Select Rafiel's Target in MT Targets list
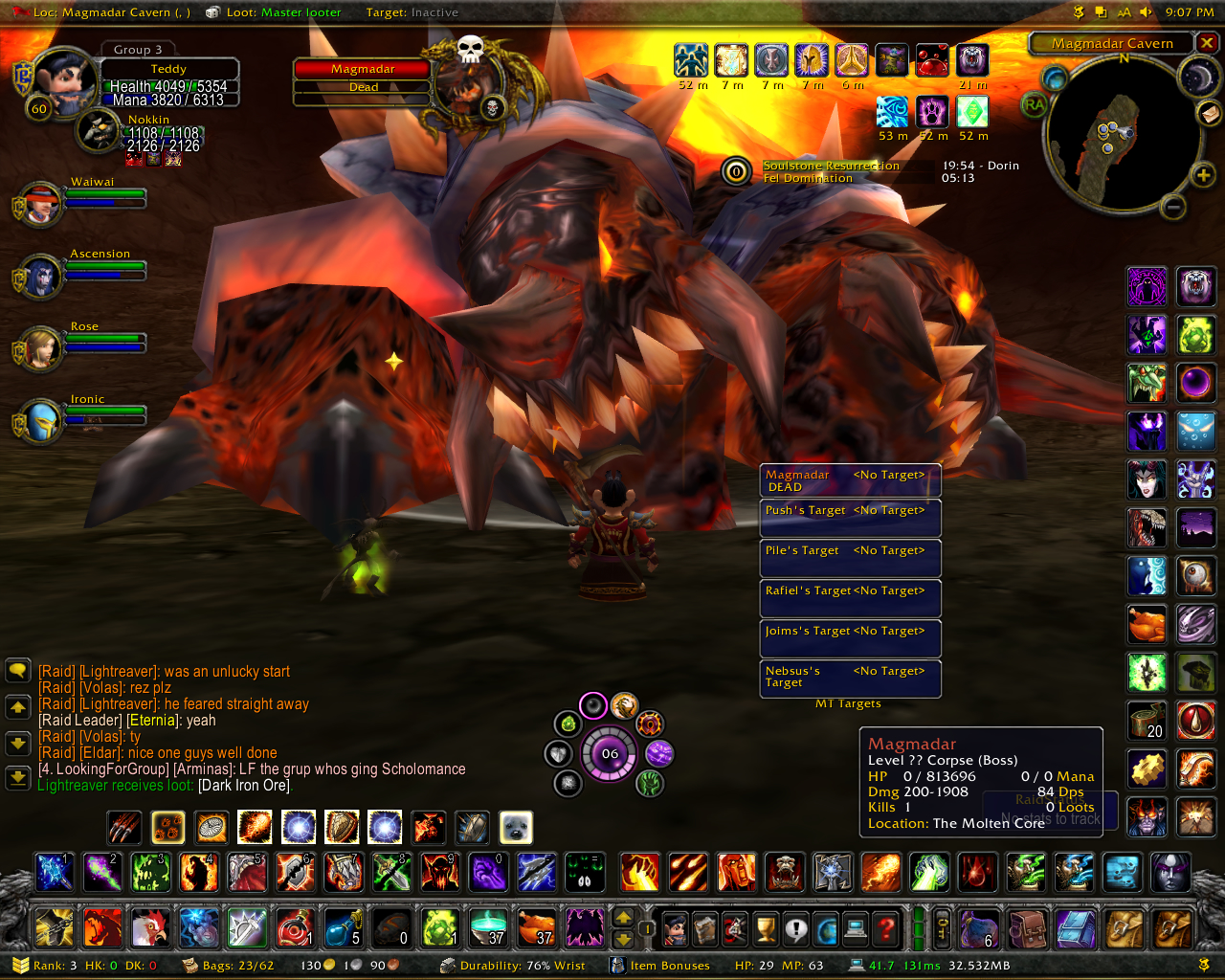Screen dimensions: 1225x980 click(850, 597)
